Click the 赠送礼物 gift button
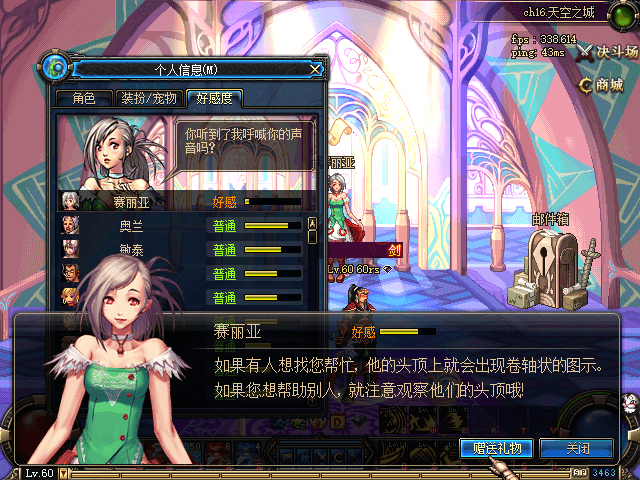640x480 pixels. pyautogui.click(x=497, y=448)
